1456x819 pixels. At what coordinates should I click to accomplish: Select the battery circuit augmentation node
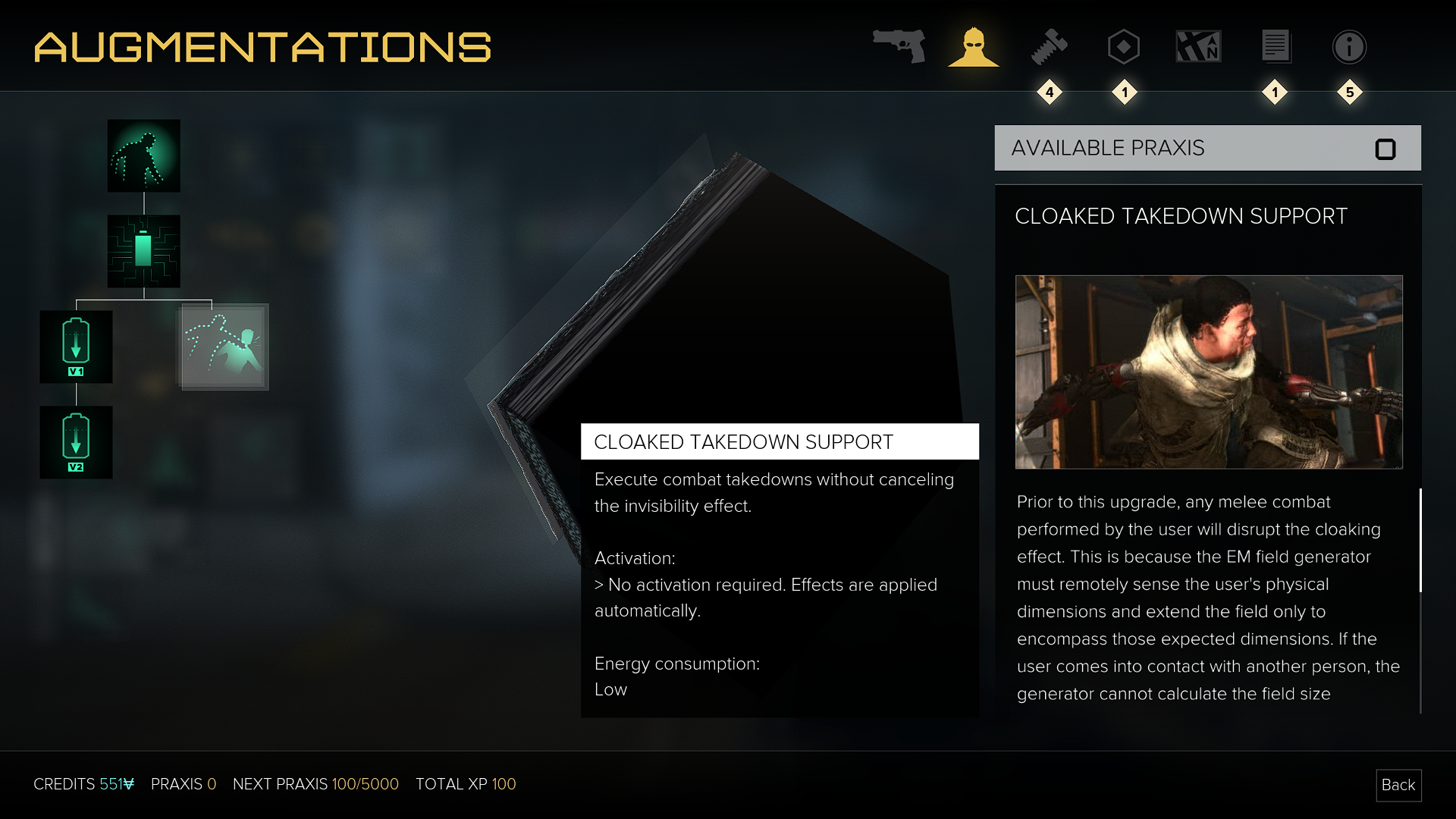[x=144, y=251]
